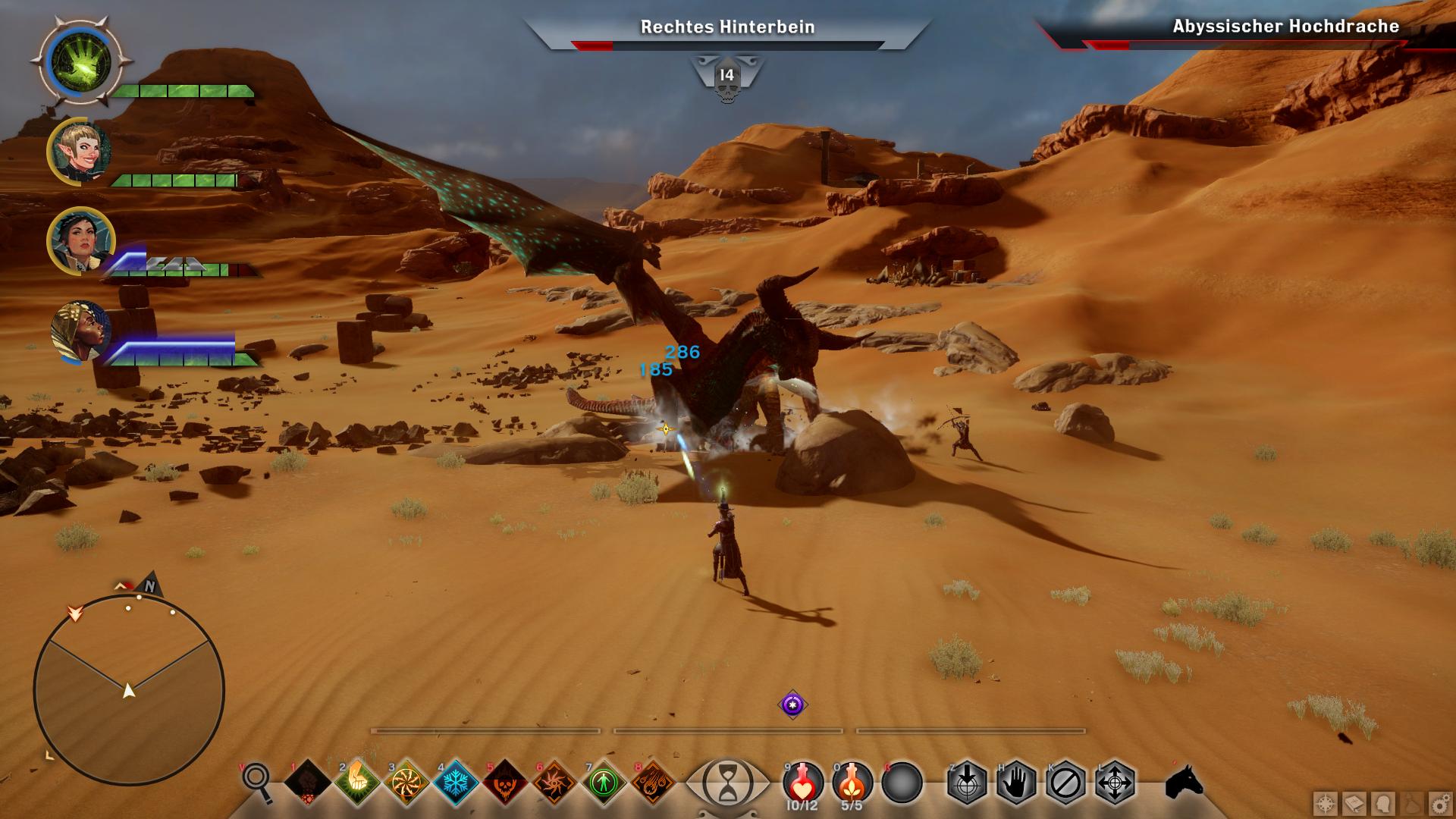Summon the horse mount
1456x819 pixels.
(1183, 781)
